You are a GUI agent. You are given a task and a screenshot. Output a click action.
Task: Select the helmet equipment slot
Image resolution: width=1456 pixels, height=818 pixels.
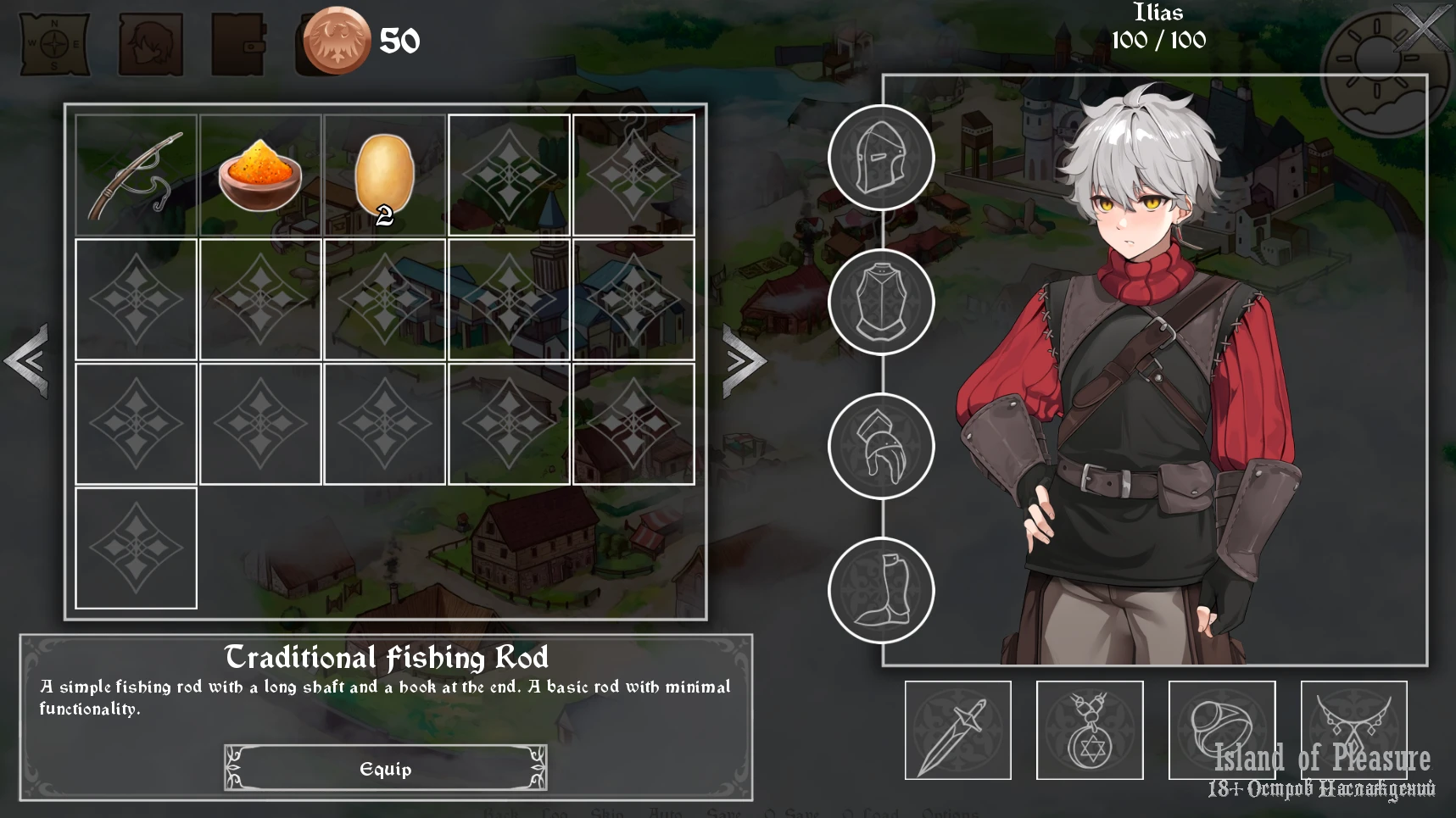coord(881,159)
